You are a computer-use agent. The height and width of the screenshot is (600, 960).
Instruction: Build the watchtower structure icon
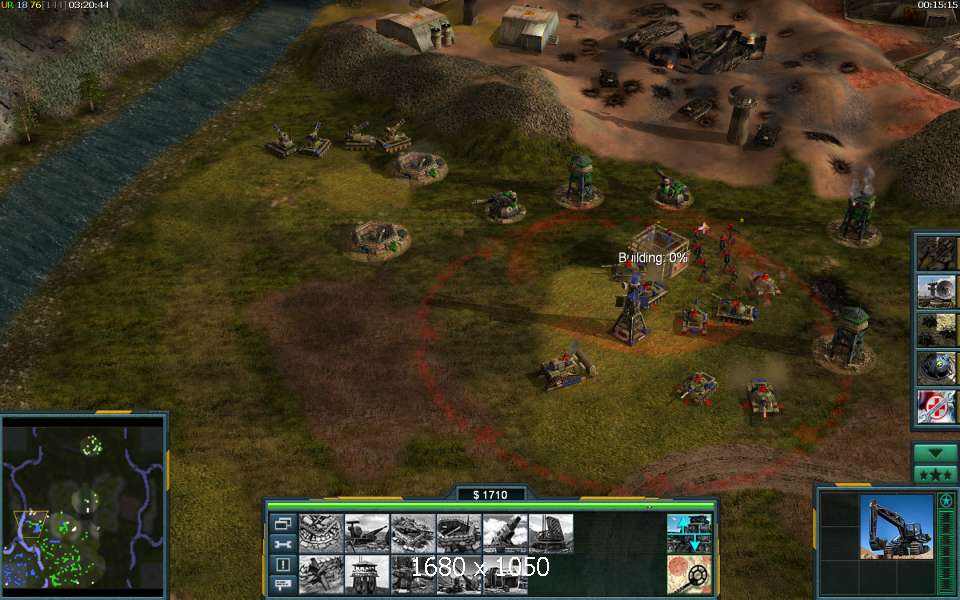367,575
